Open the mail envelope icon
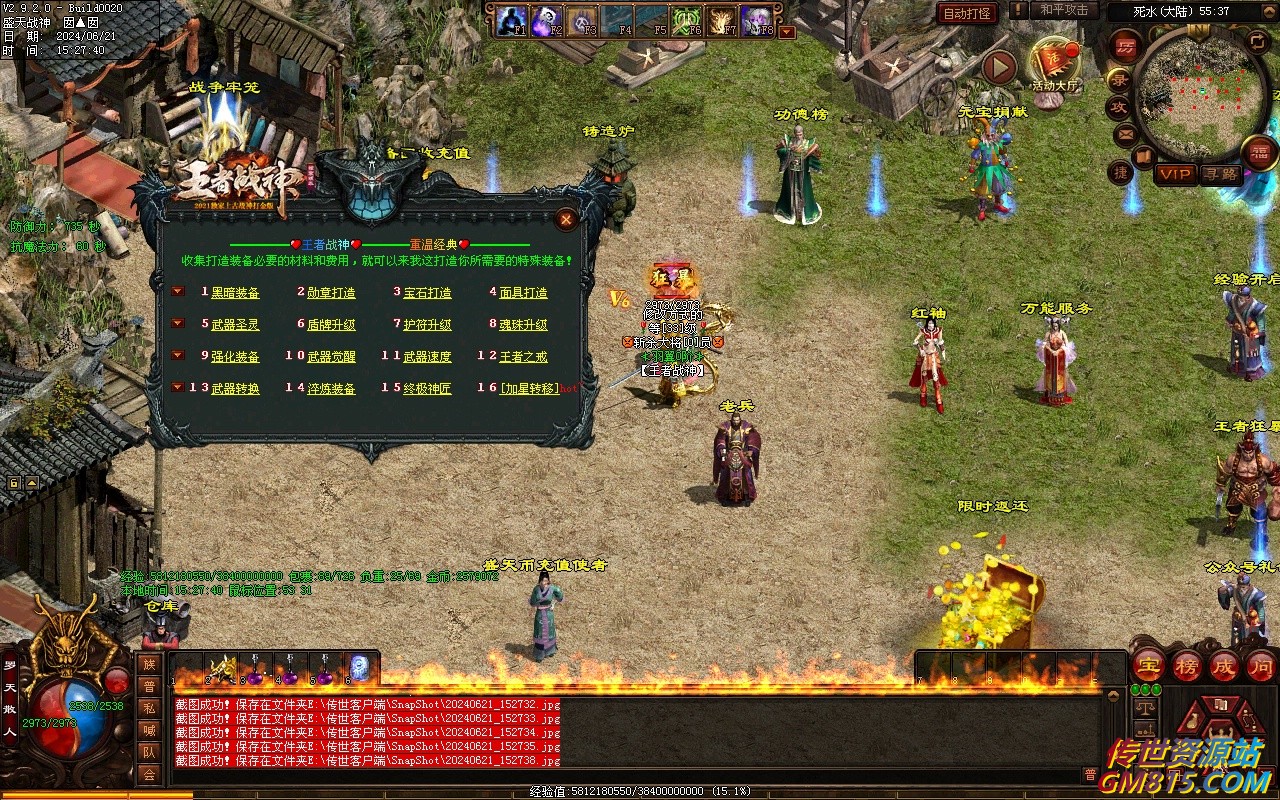The height and width of the screenshot is (800, 1280). pyautogui.click(x=1126, y=133)
